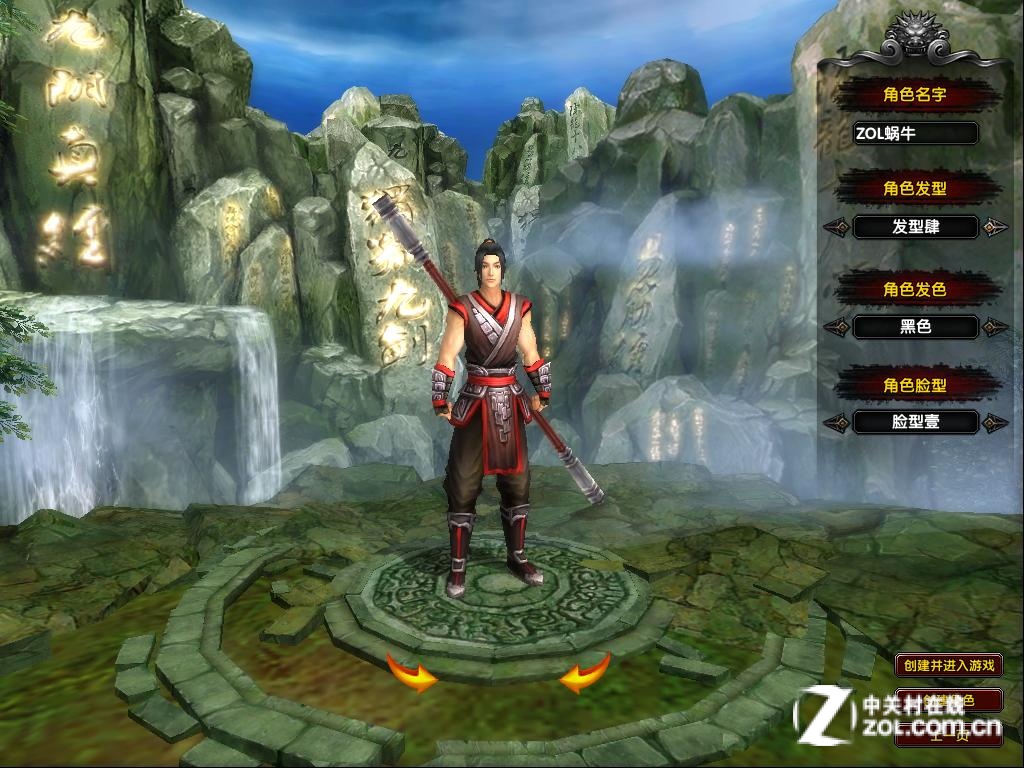The image size is (1024, 768).
Task: Switch to the next hair color
Action: (x=993, y=327)
